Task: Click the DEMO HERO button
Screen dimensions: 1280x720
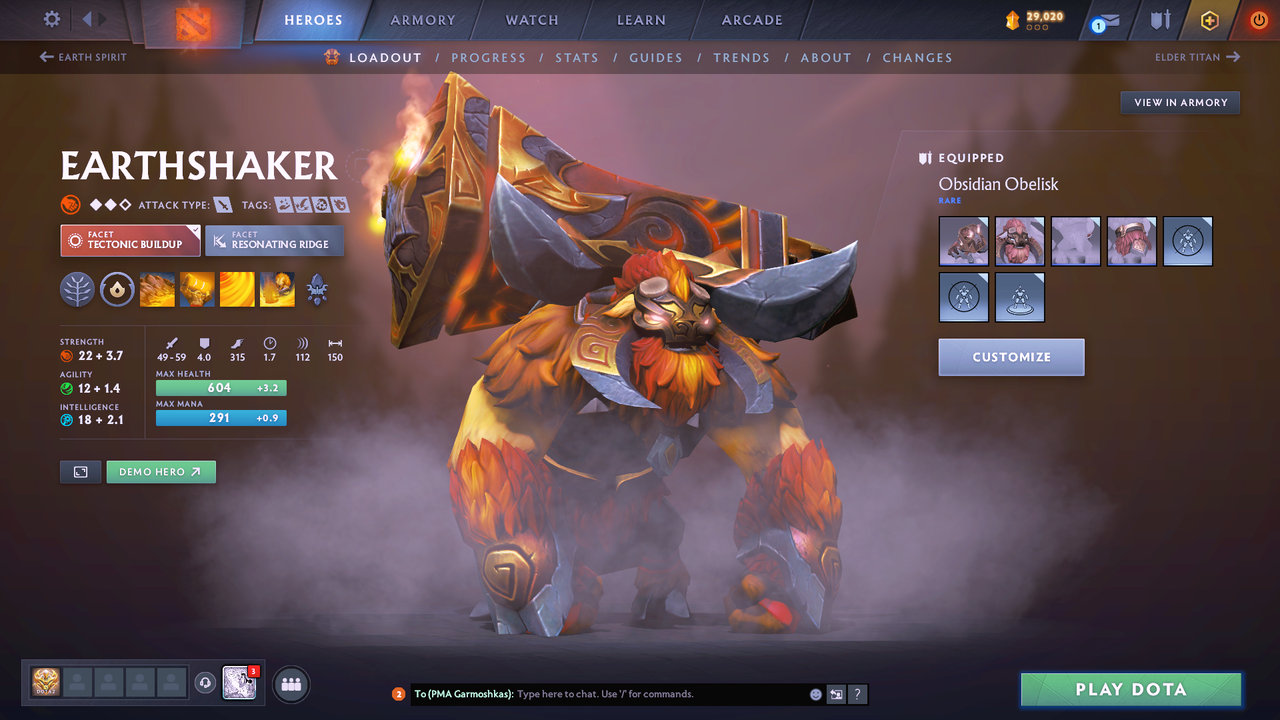Action: (x=160, y=471)
